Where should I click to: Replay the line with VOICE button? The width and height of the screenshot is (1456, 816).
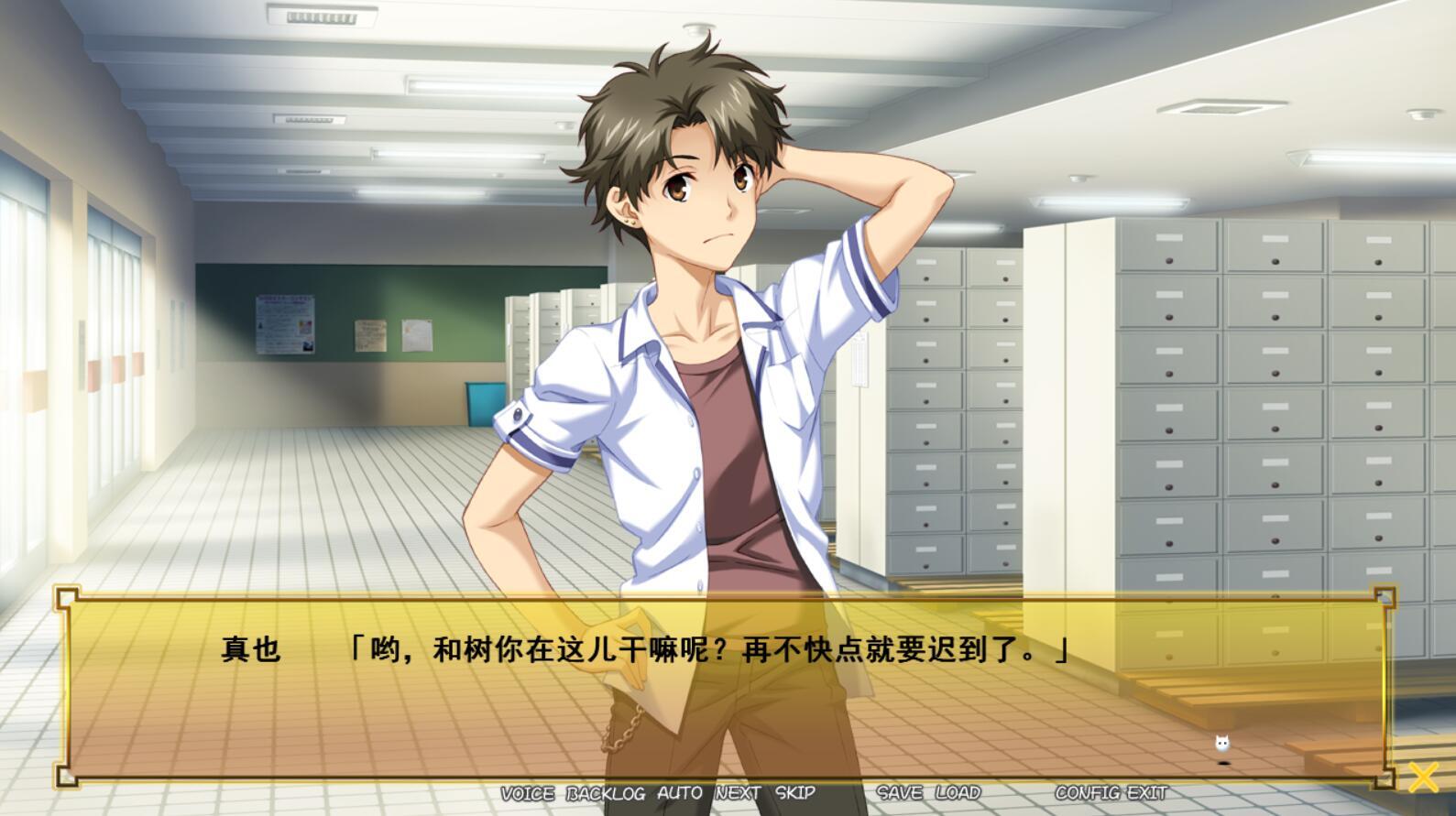click(x=527, y=793)
